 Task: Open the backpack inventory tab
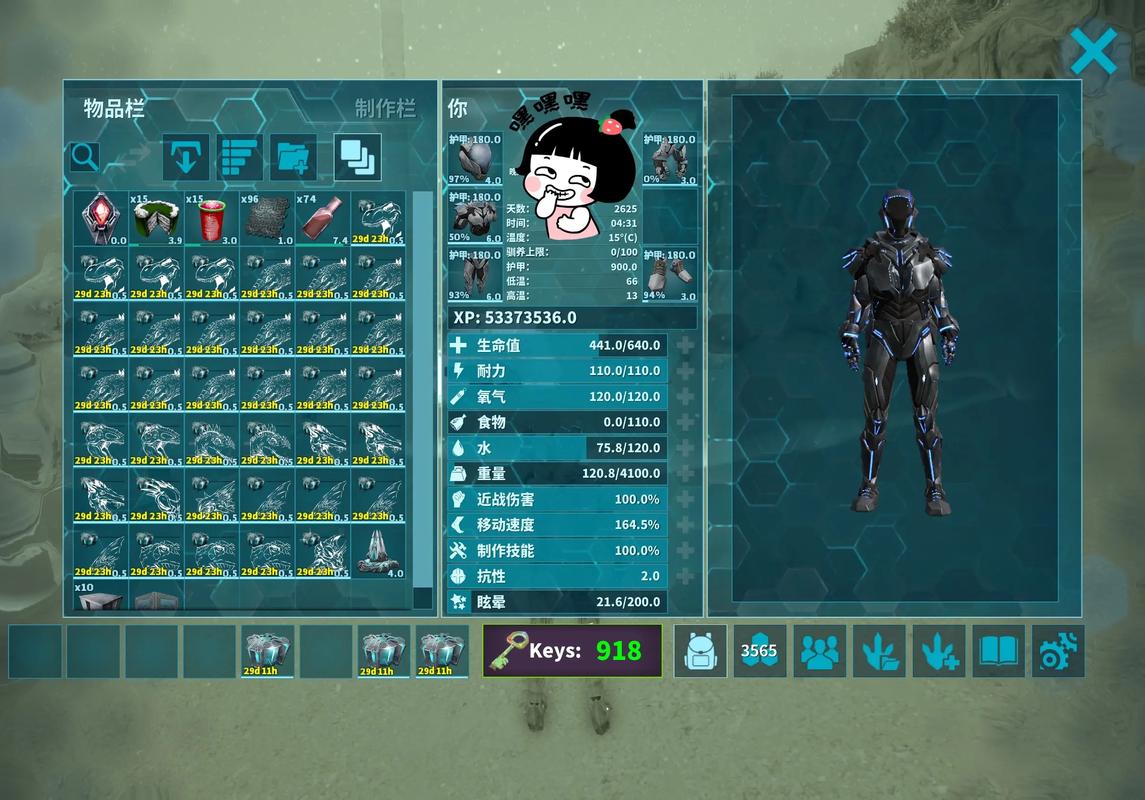700,651
